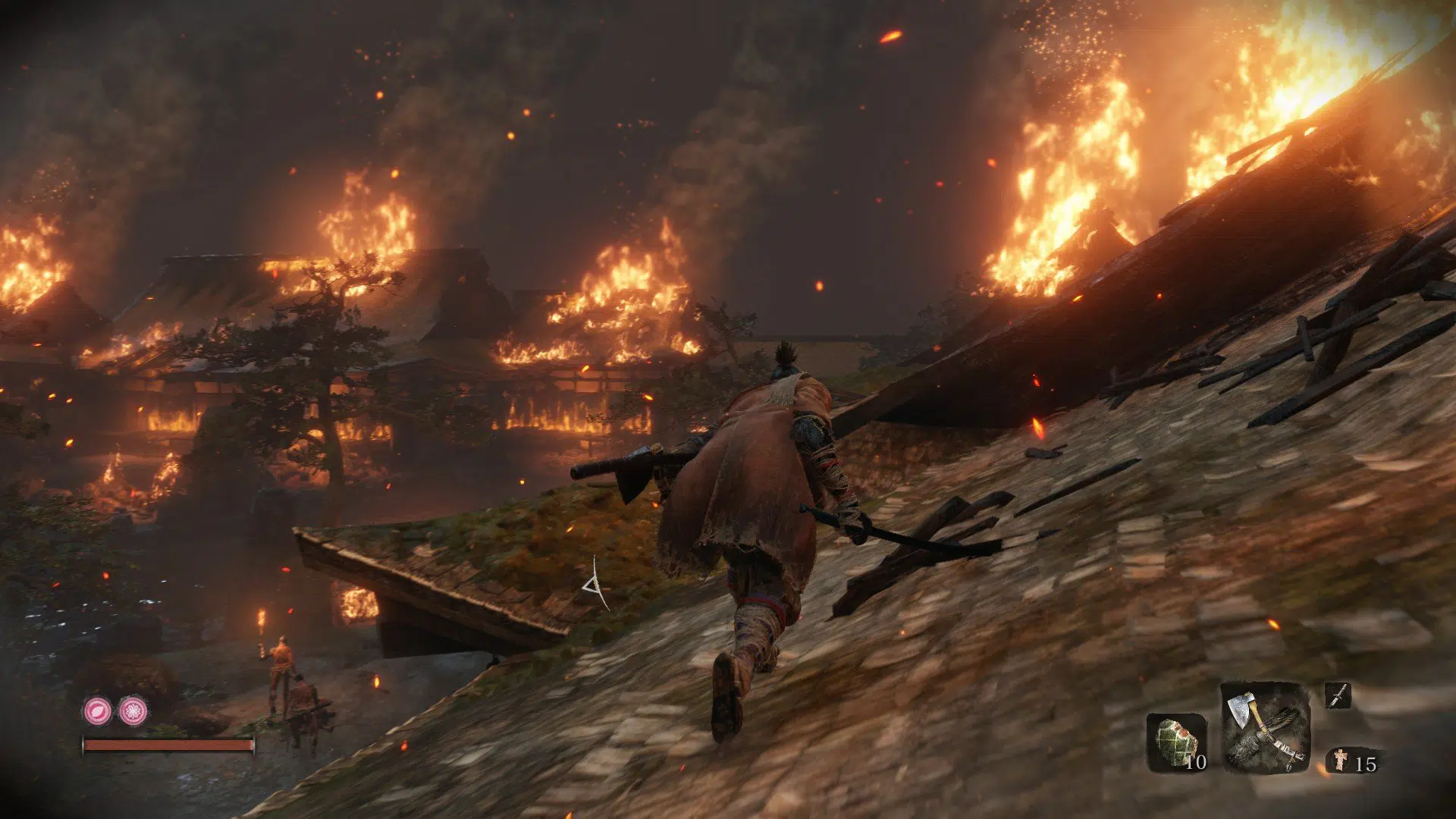
Task: Click the pink petal resurrection node
Action: click(x=97, y=711)
